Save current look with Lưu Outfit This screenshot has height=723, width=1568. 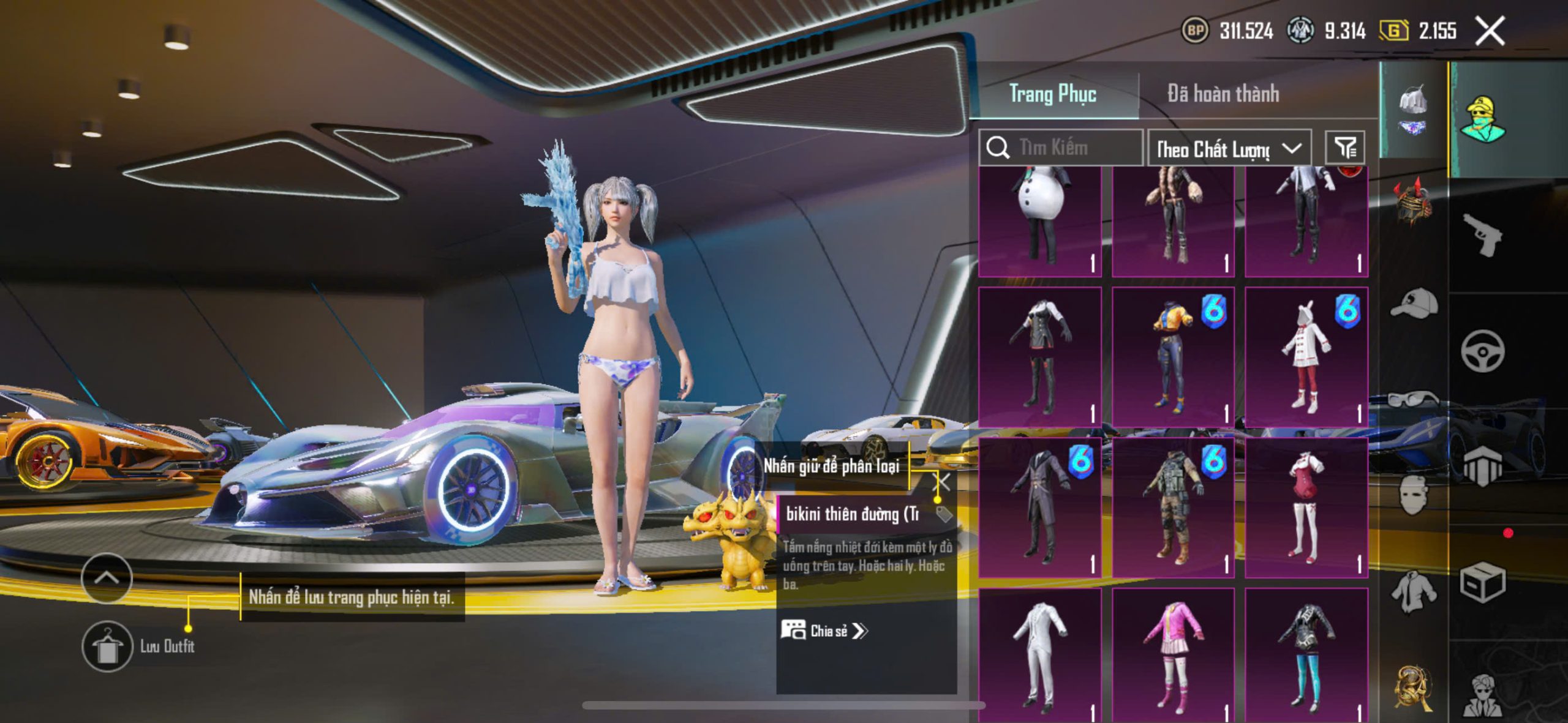click(108, 646)
